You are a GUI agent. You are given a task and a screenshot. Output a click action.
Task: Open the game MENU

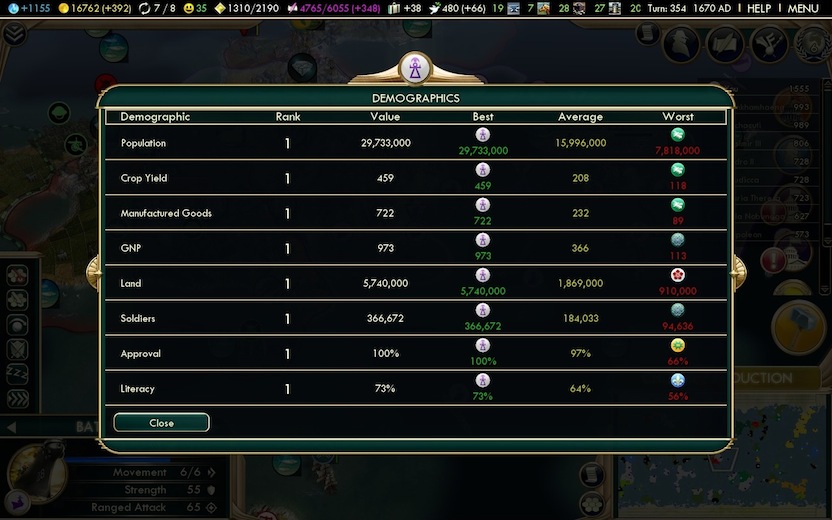tap(803, 8)
